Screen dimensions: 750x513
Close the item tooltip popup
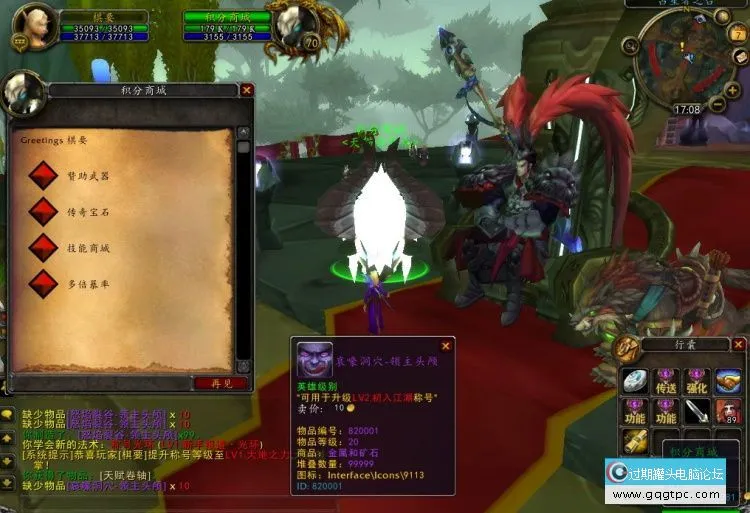[x=446, y=346]
